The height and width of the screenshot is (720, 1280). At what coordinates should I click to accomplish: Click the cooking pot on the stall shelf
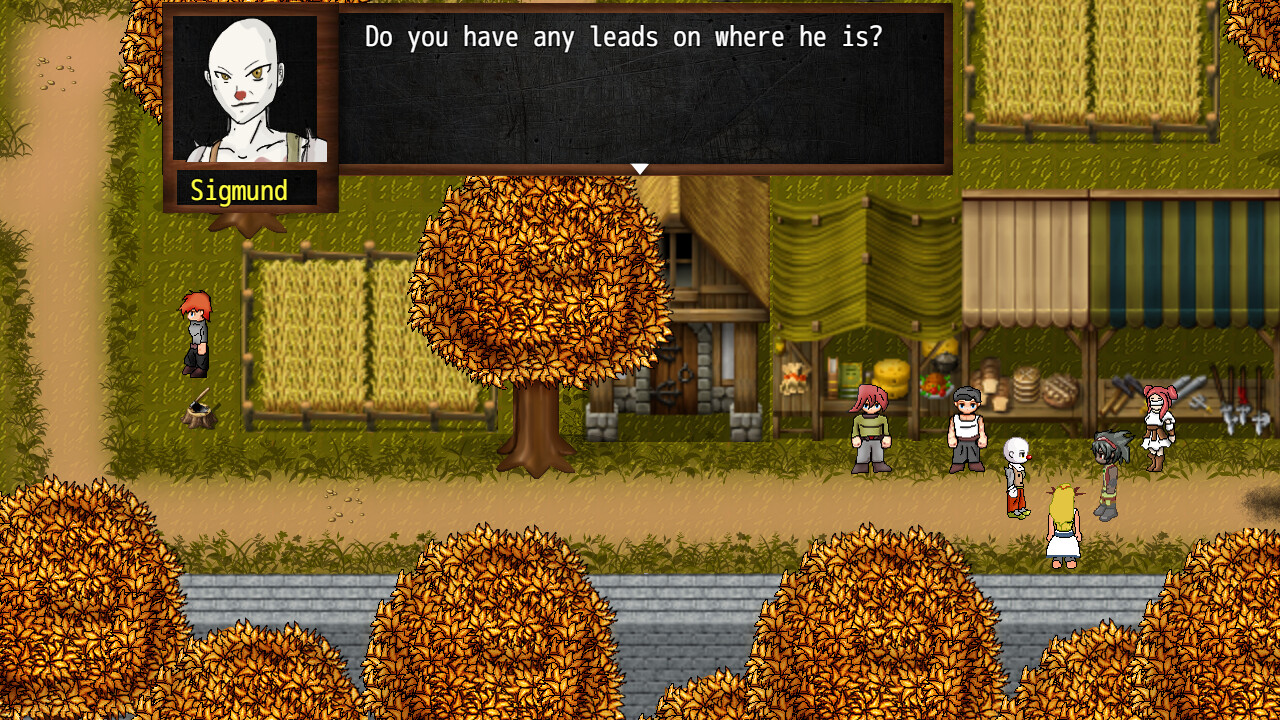click(x=944, y=364)
